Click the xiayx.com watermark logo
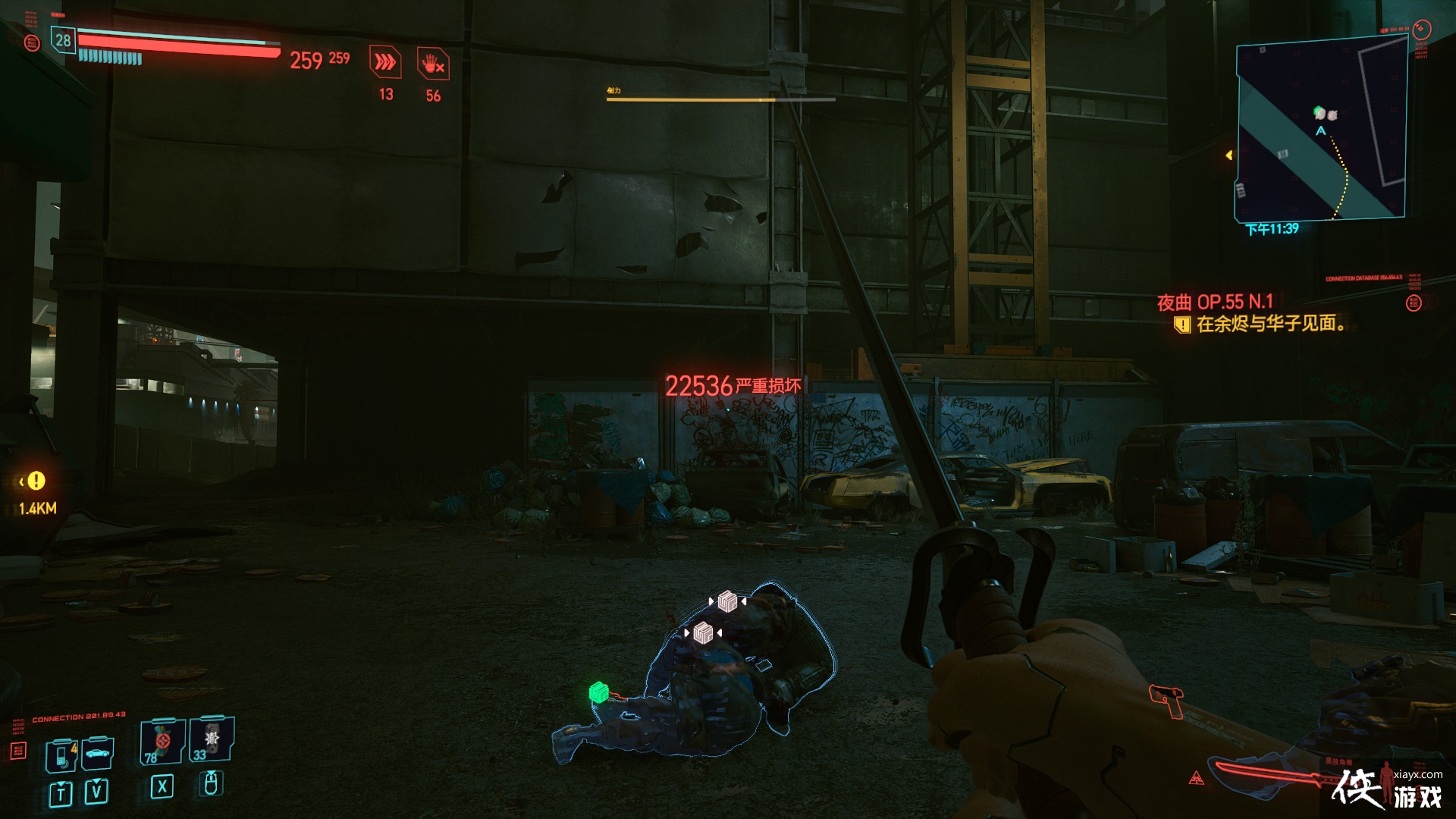This screenshot has width=1456, height=819. click(1388, 789)
